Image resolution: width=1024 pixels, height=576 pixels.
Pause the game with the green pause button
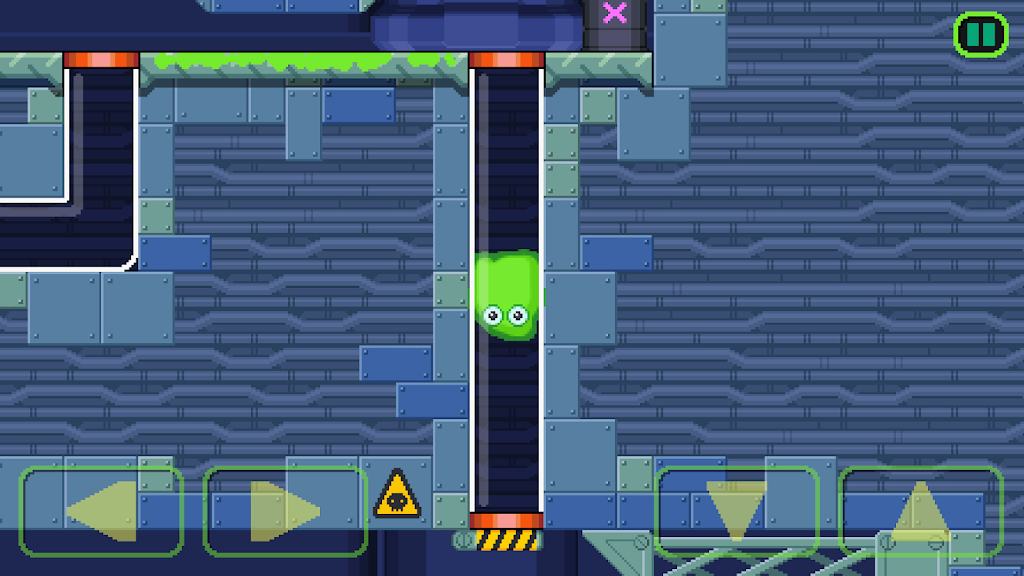pos(980,35)
